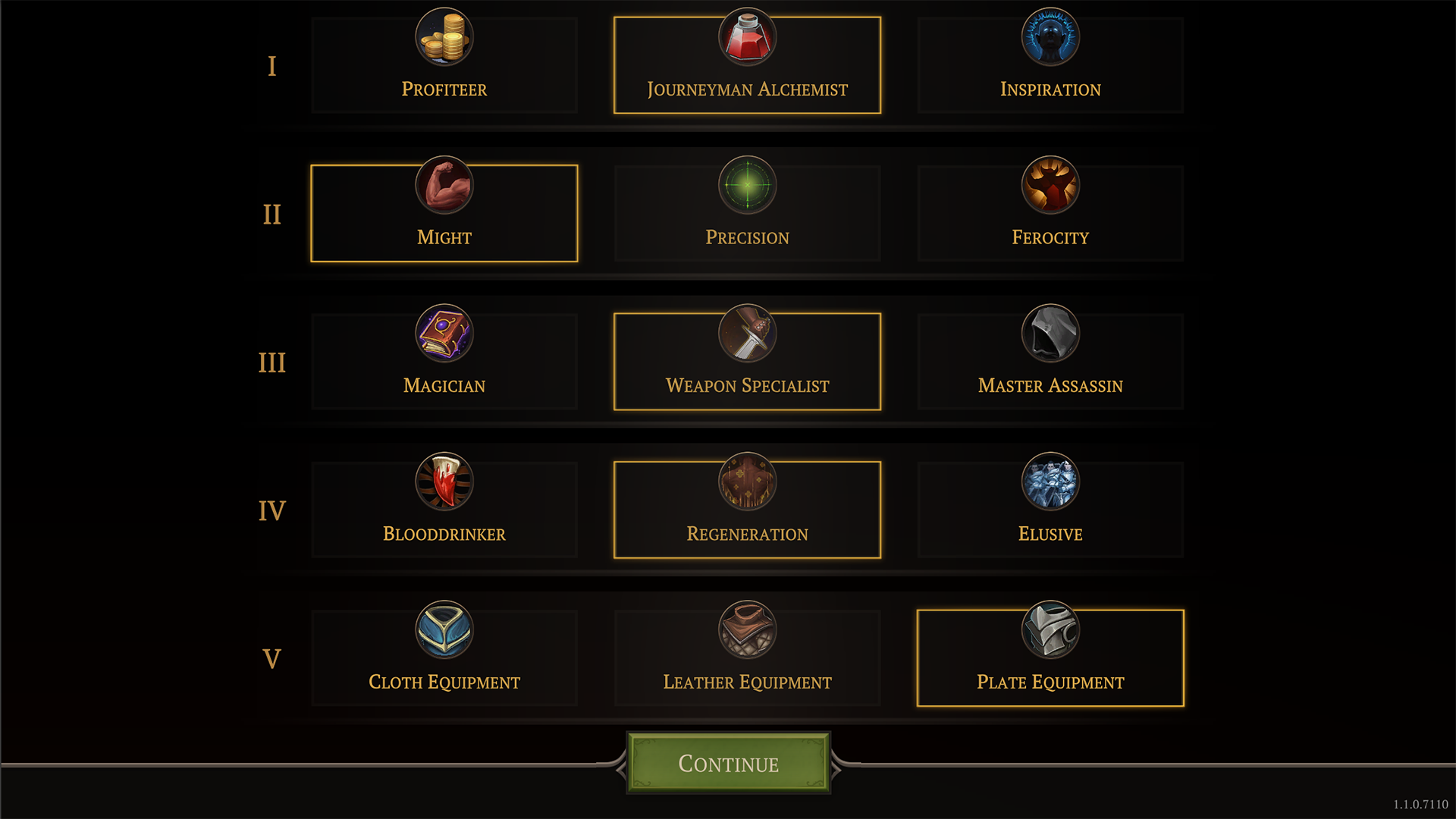Select the Magician spellbook icon
Image resolution: width=1456 pixels, height=819 pixels.
[x=444, y=334]
